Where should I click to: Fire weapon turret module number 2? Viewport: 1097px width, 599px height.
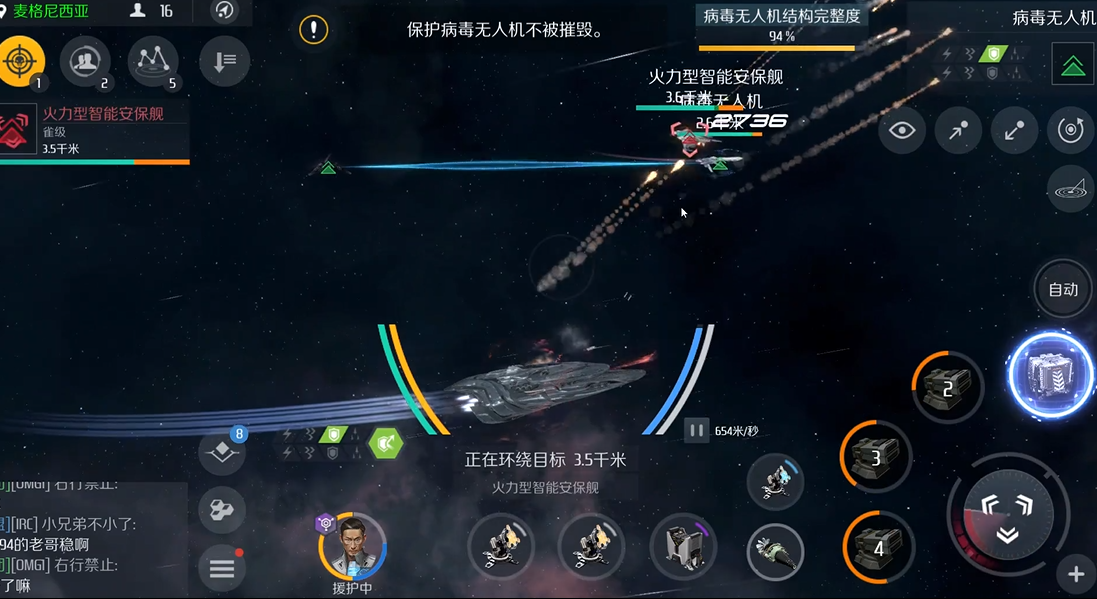click(x=947, y=387)
